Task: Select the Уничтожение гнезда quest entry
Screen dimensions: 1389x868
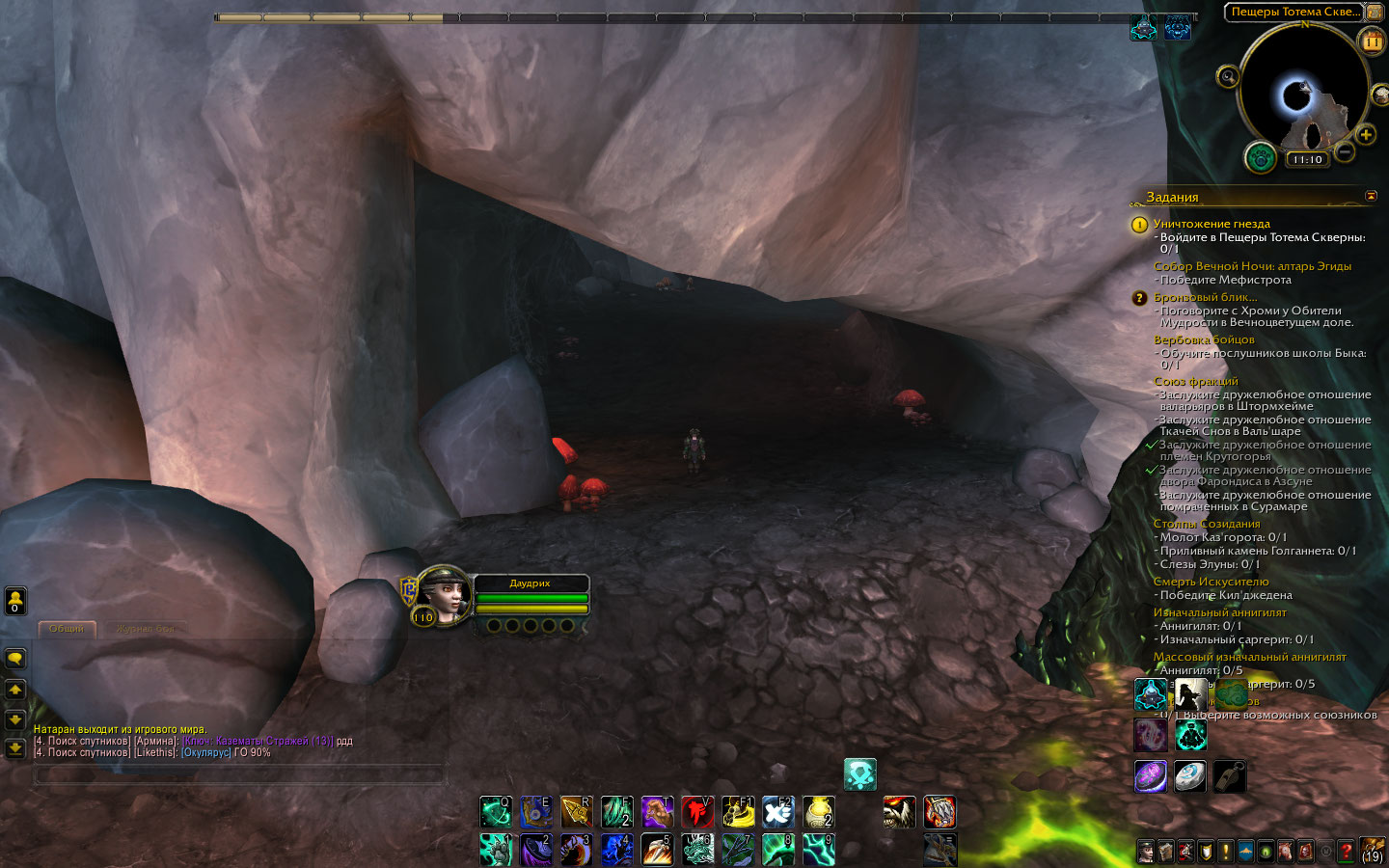Action: pyautogui.click(x=1212, y=224)
